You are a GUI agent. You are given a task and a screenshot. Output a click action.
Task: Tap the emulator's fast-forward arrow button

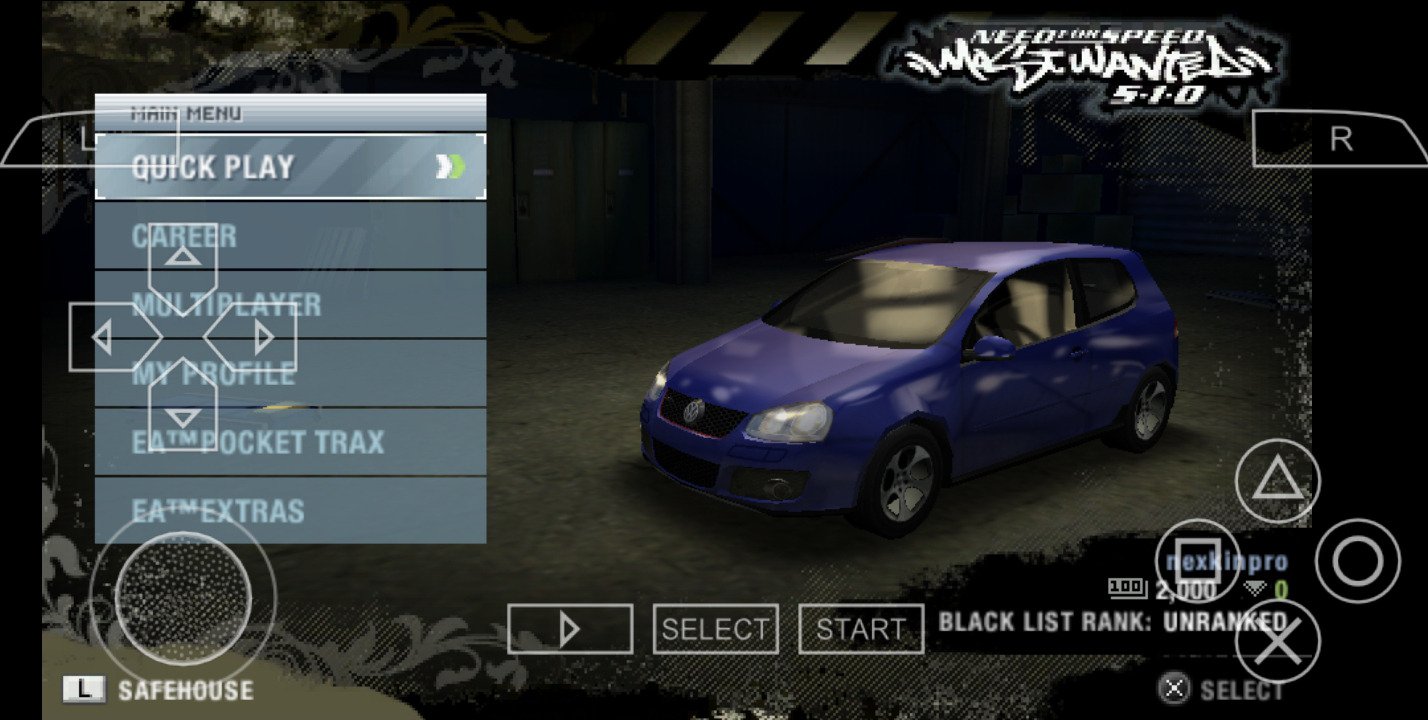[570, 629]
